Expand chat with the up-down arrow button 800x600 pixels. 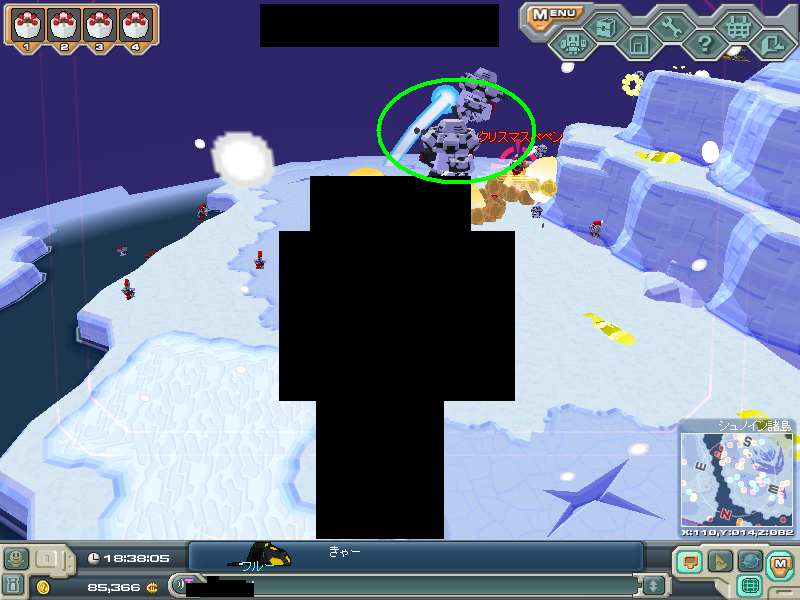[x=653, y=585]
